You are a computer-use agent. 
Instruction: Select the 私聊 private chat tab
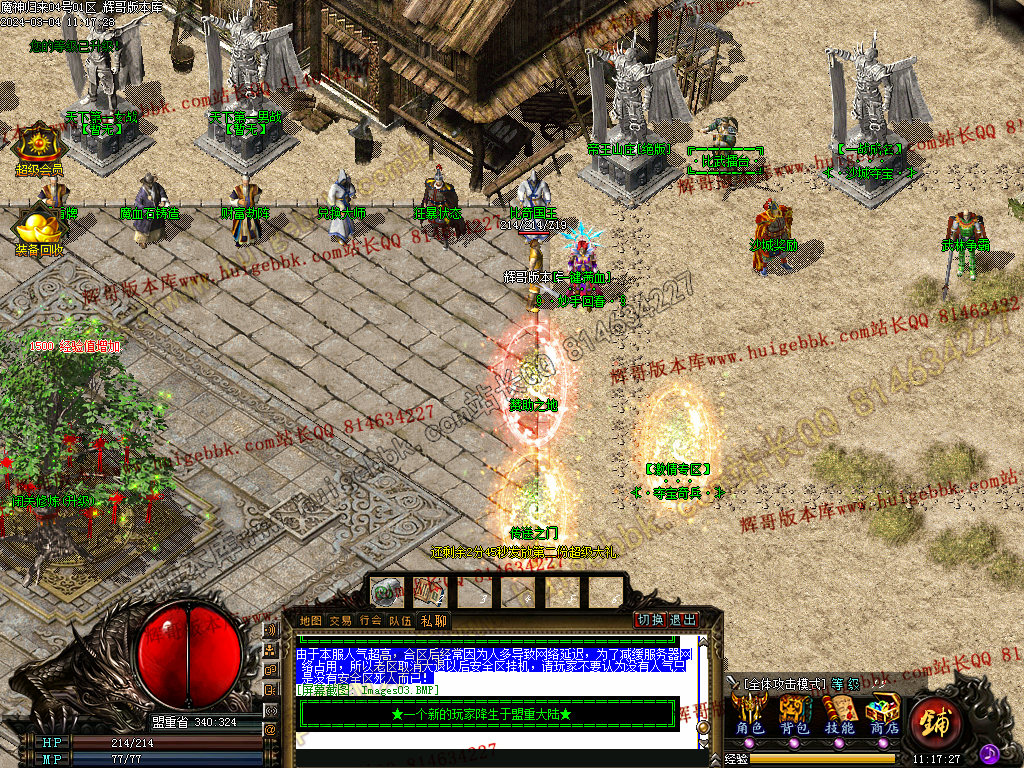433,621
